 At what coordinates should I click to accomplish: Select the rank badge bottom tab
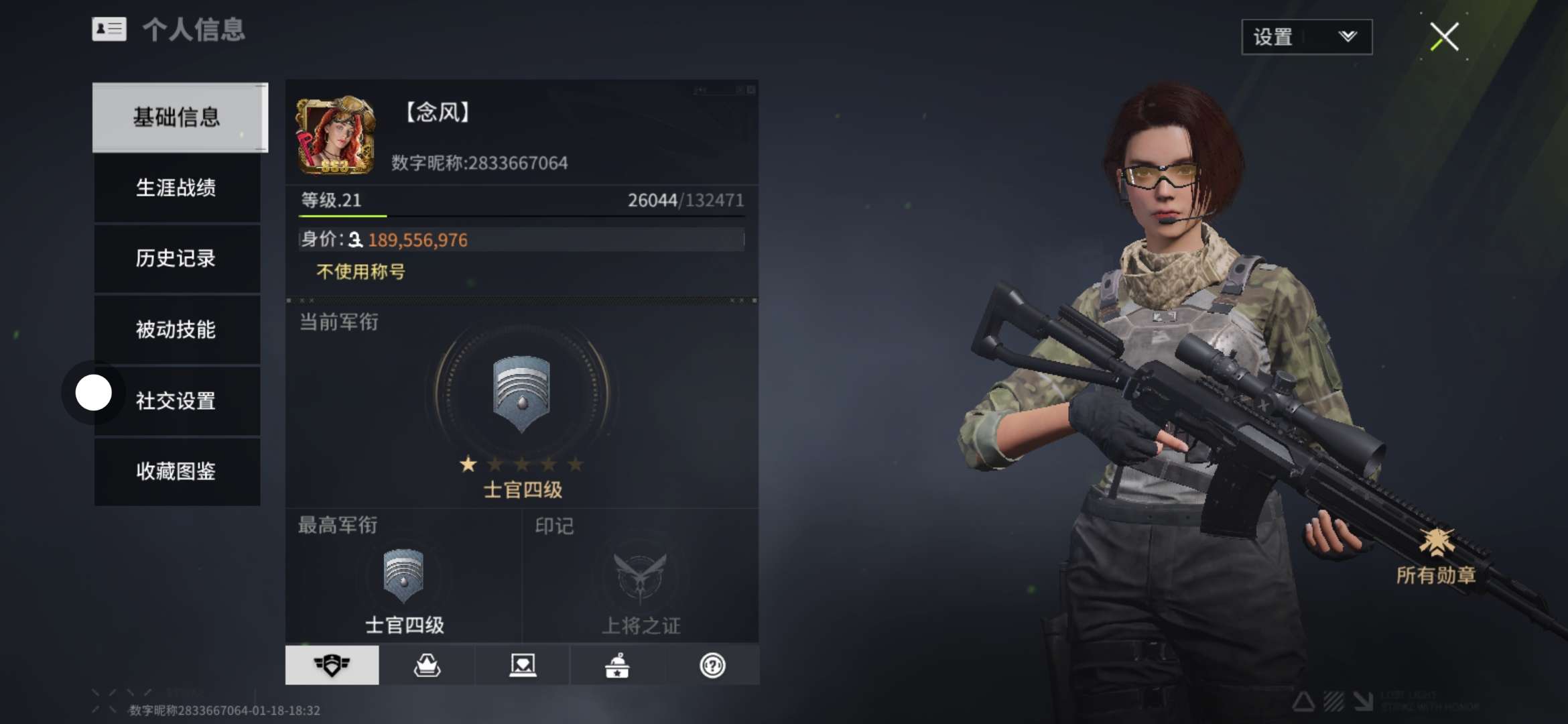(x=332, y=665)
